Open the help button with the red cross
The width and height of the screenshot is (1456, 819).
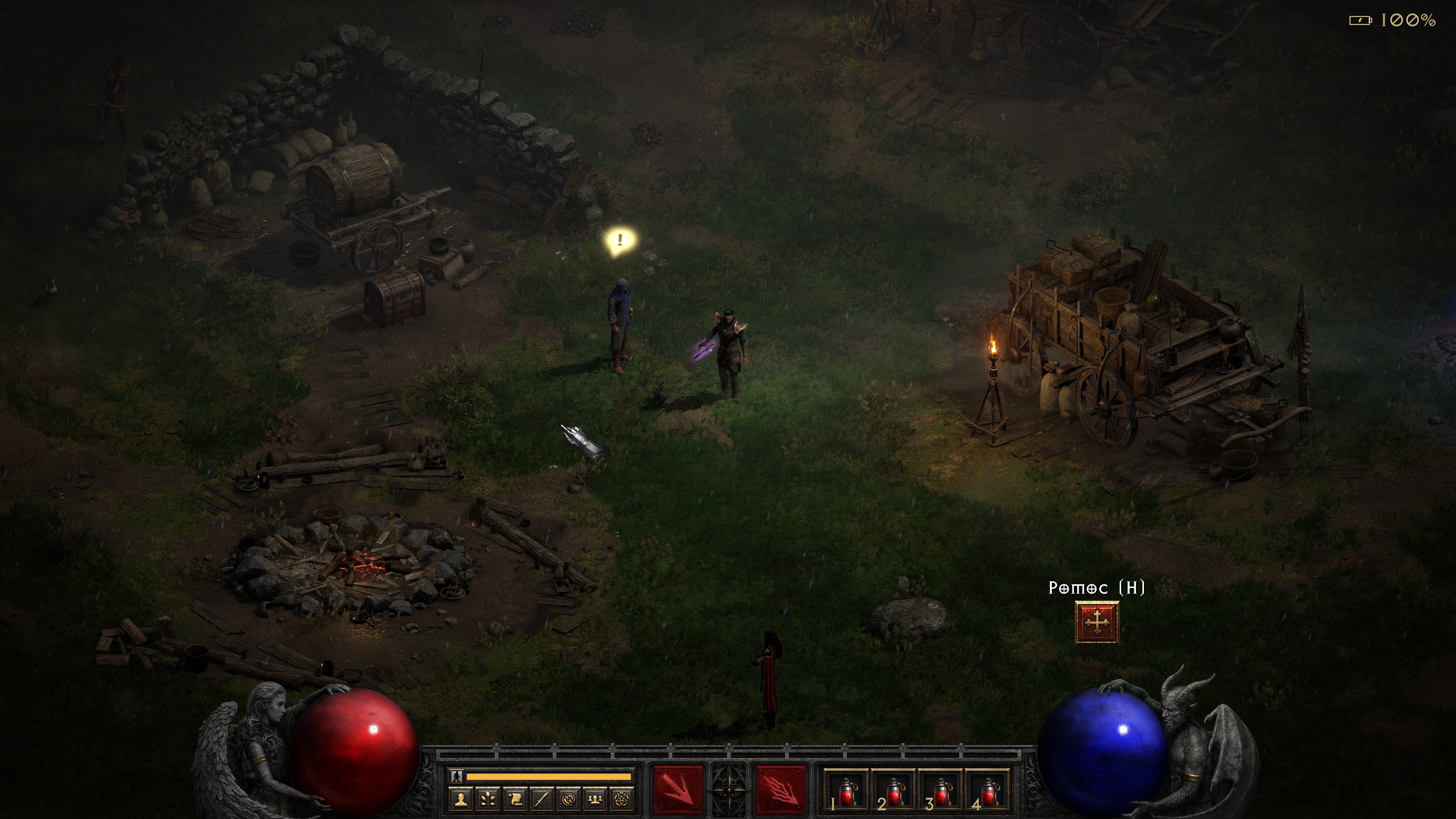1097,622
